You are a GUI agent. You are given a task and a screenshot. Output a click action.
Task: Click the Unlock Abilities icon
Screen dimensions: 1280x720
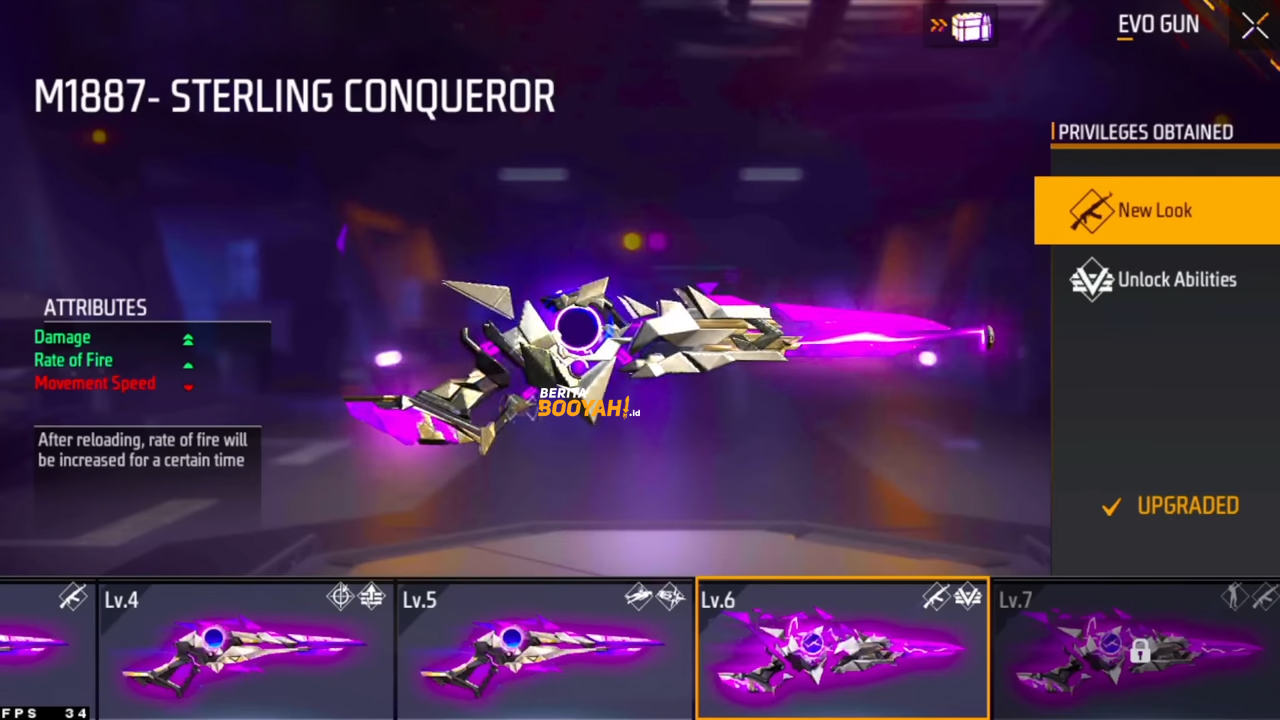[x=1093, y=280]
